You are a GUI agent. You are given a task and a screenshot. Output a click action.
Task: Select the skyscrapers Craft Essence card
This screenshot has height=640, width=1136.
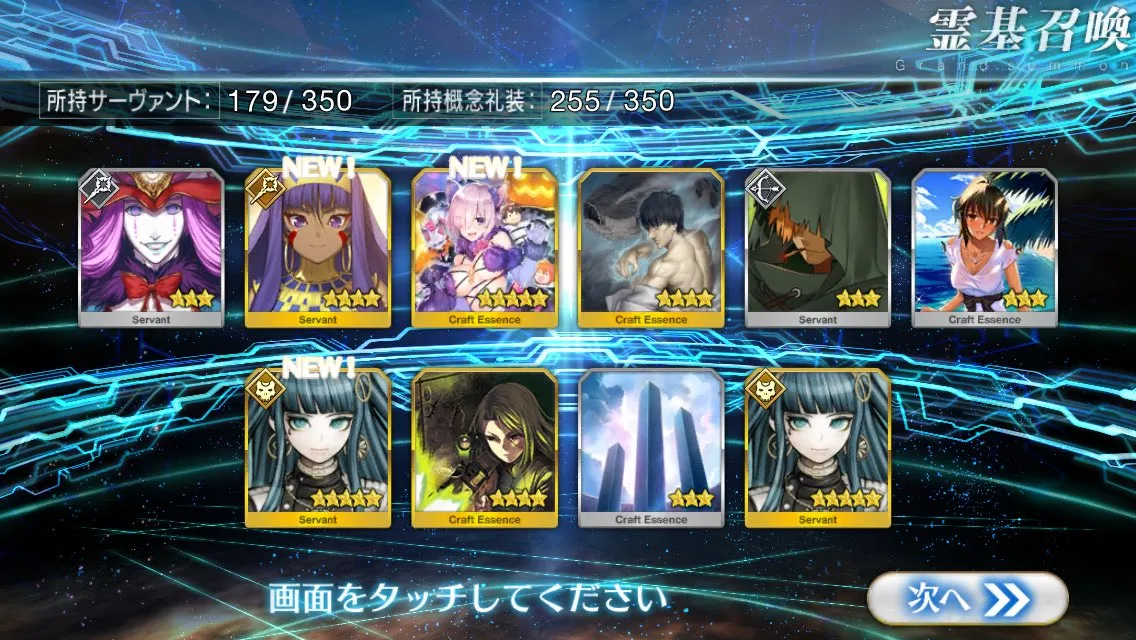coord(651,448)
